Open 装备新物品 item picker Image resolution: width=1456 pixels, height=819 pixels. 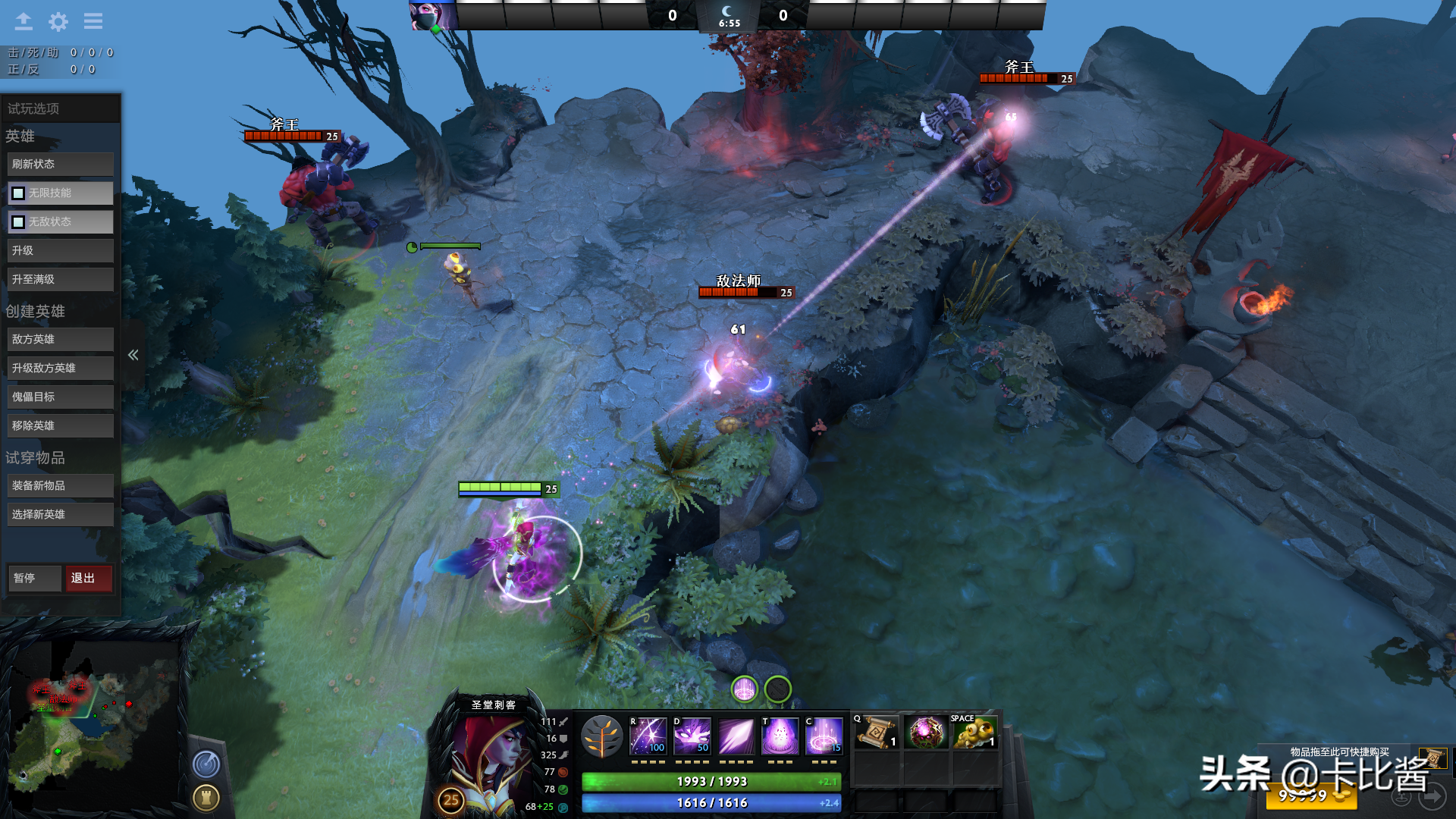[x=61, y=485]
